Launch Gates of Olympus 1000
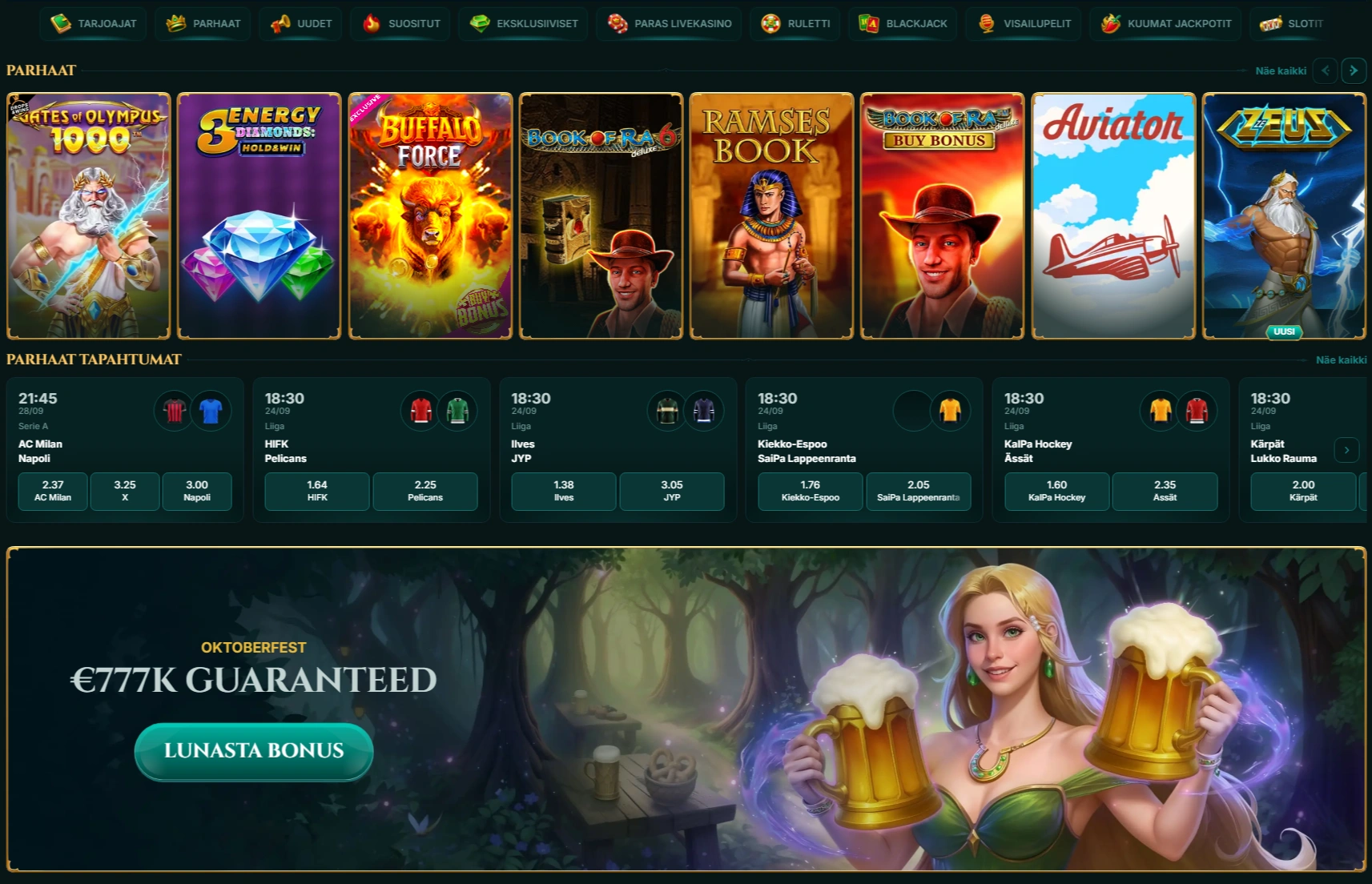The image size is (1372, 884). [89, 215]
